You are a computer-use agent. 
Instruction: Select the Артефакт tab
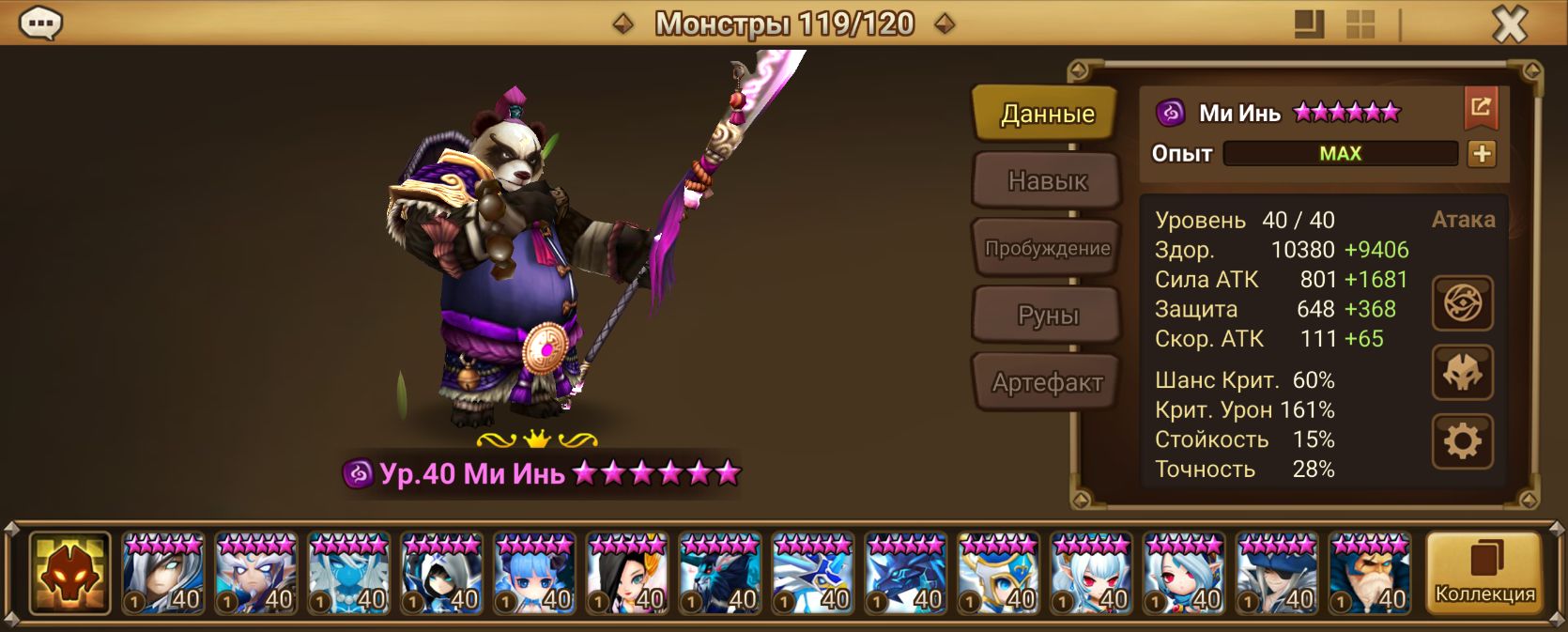click(x=1047, y=382)
